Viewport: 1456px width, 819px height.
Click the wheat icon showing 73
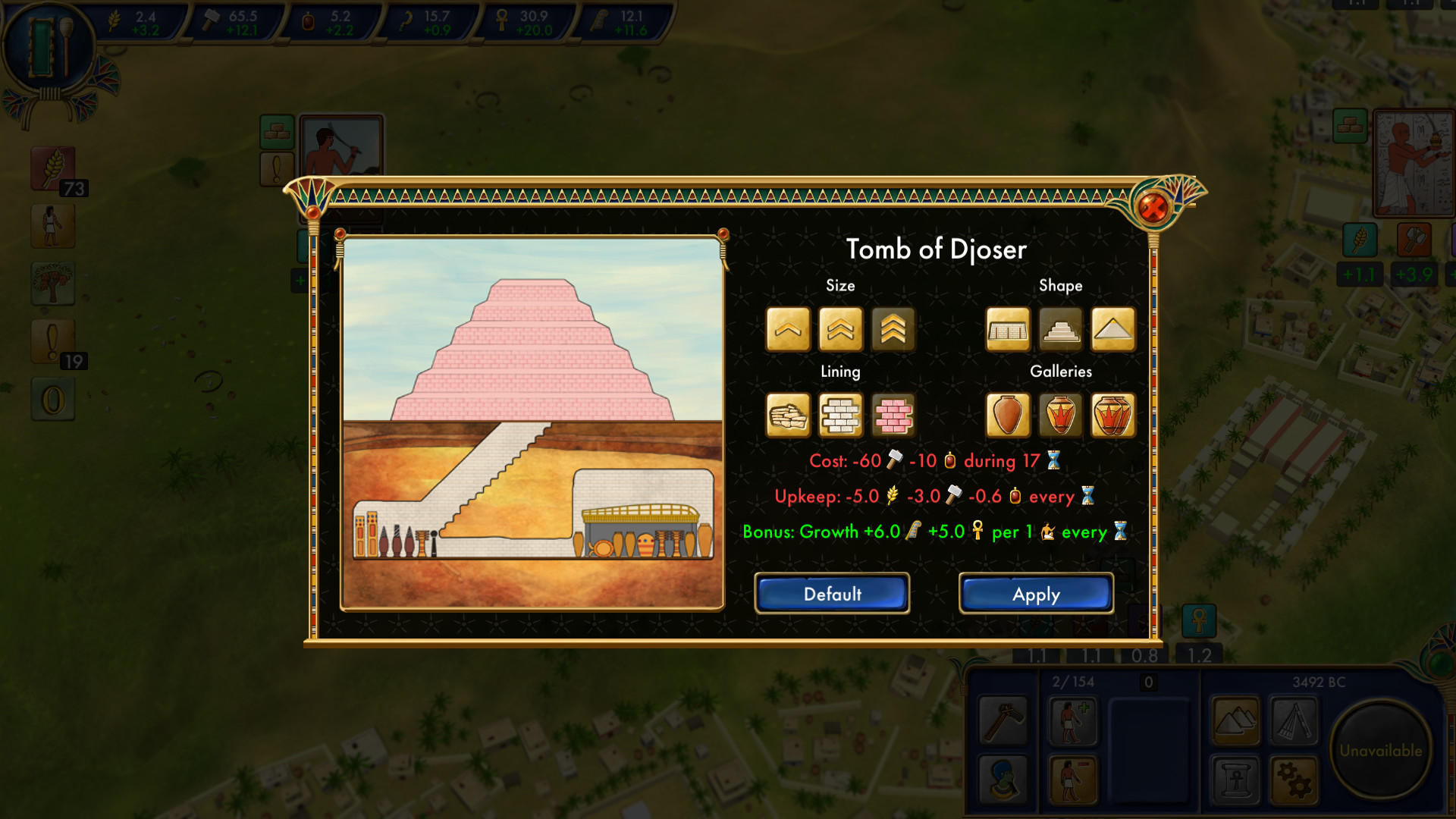tap(52, 168)
